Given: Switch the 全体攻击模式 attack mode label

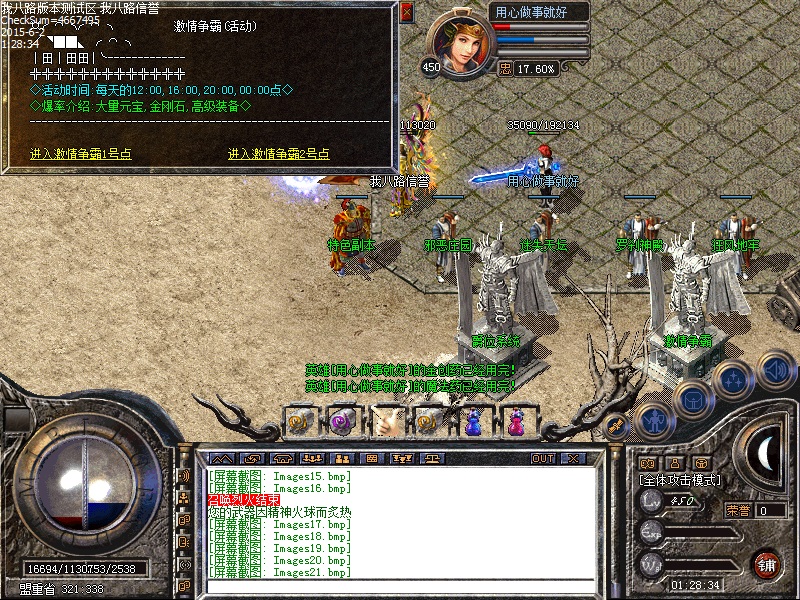Looking at the screenshot, I should pos(679,481).
